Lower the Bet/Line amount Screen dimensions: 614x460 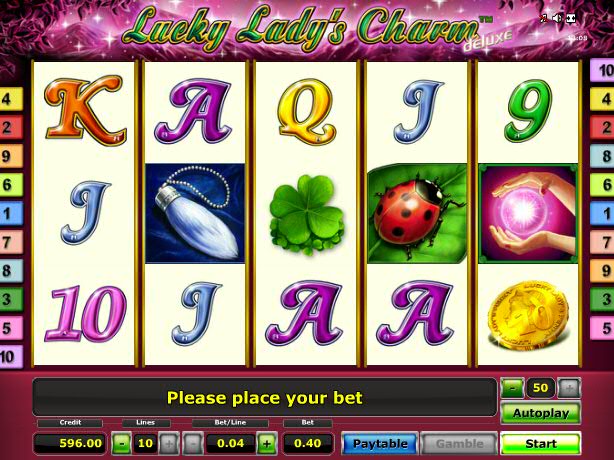click(x=193, y=443)
